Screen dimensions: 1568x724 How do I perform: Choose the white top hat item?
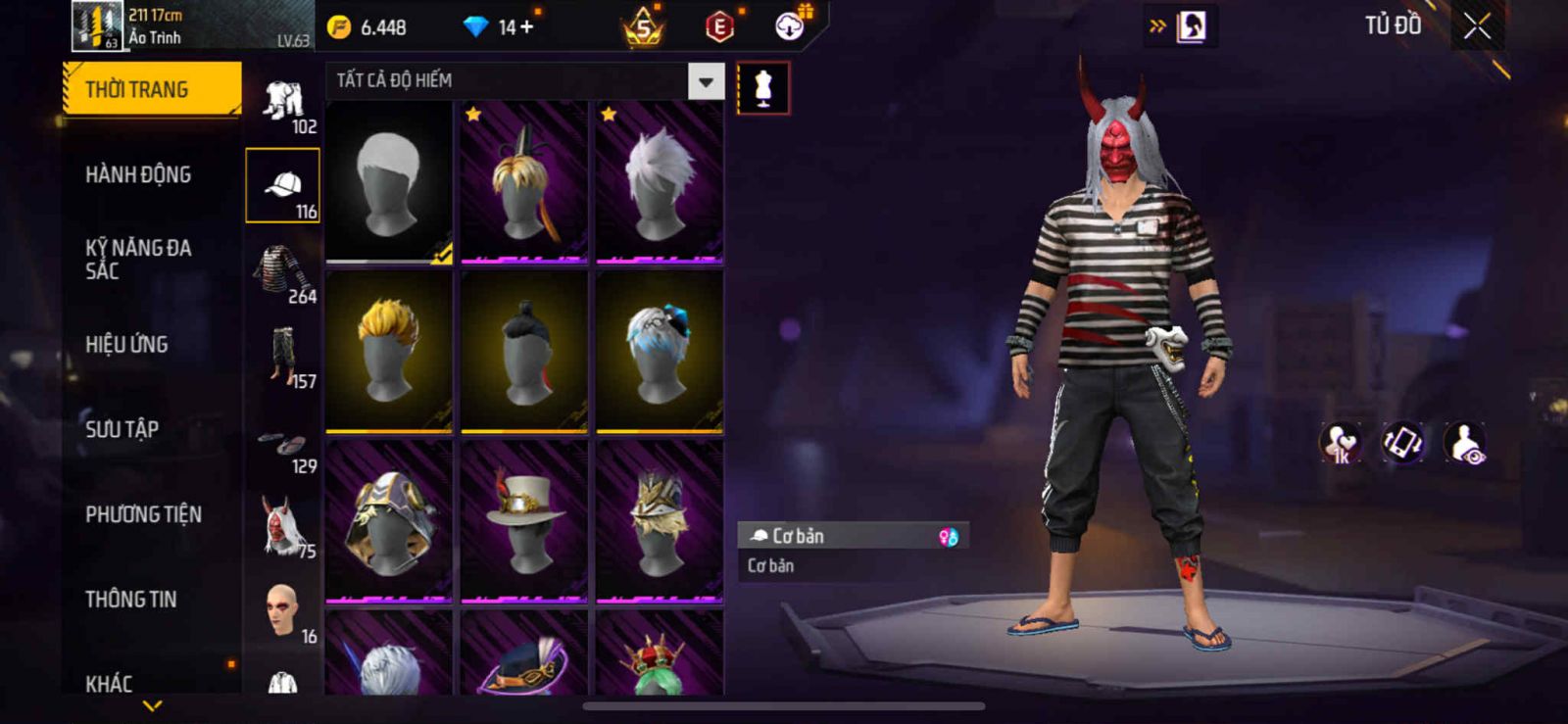pyautogui.click(x=524, y=520)
